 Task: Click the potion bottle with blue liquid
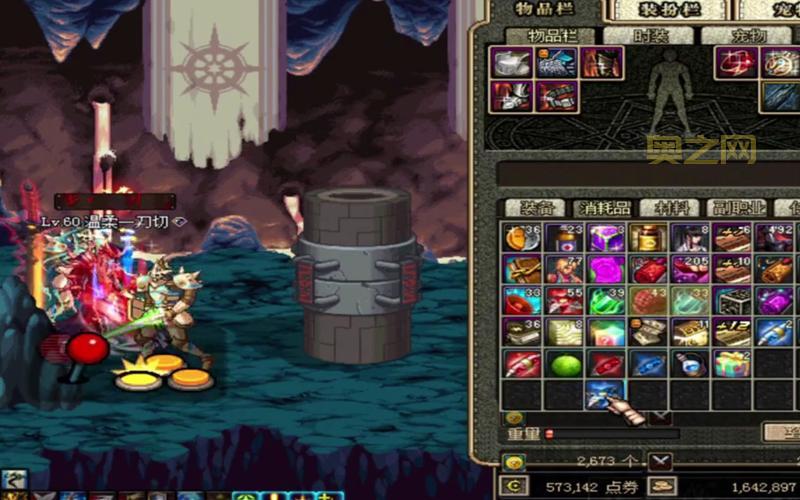690,364
